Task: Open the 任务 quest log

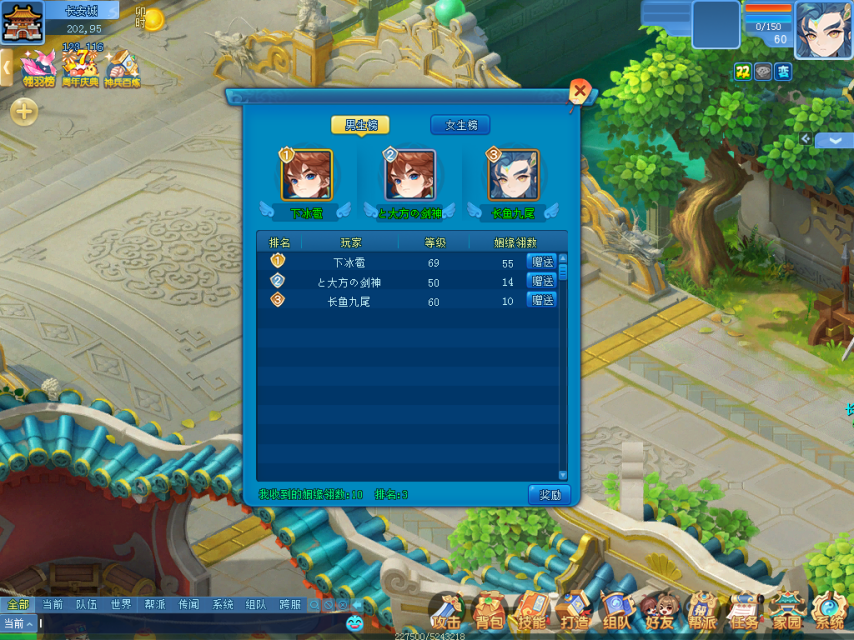Action: tap(744, 609)
